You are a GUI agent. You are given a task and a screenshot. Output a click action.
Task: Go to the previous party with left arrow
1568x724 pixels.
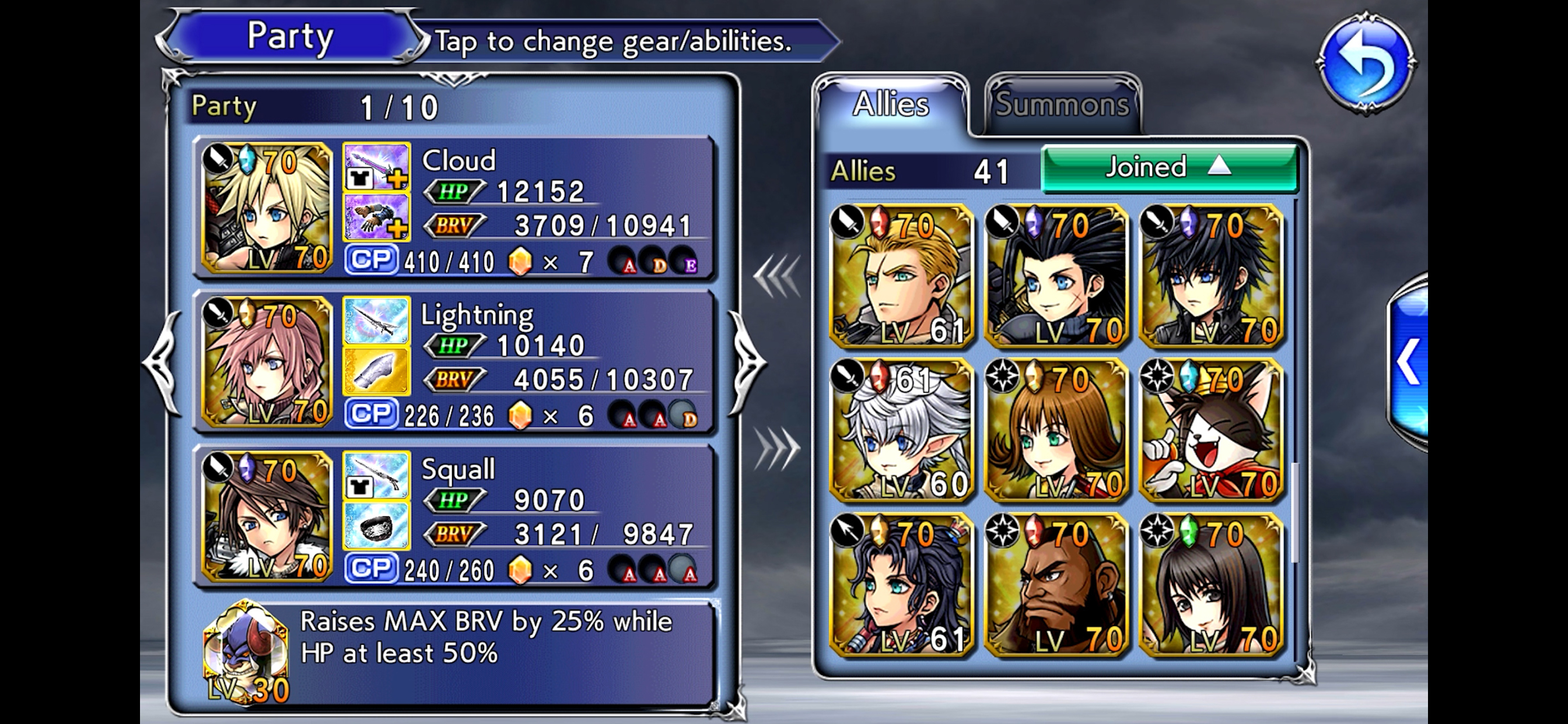(x=163, y=363)
